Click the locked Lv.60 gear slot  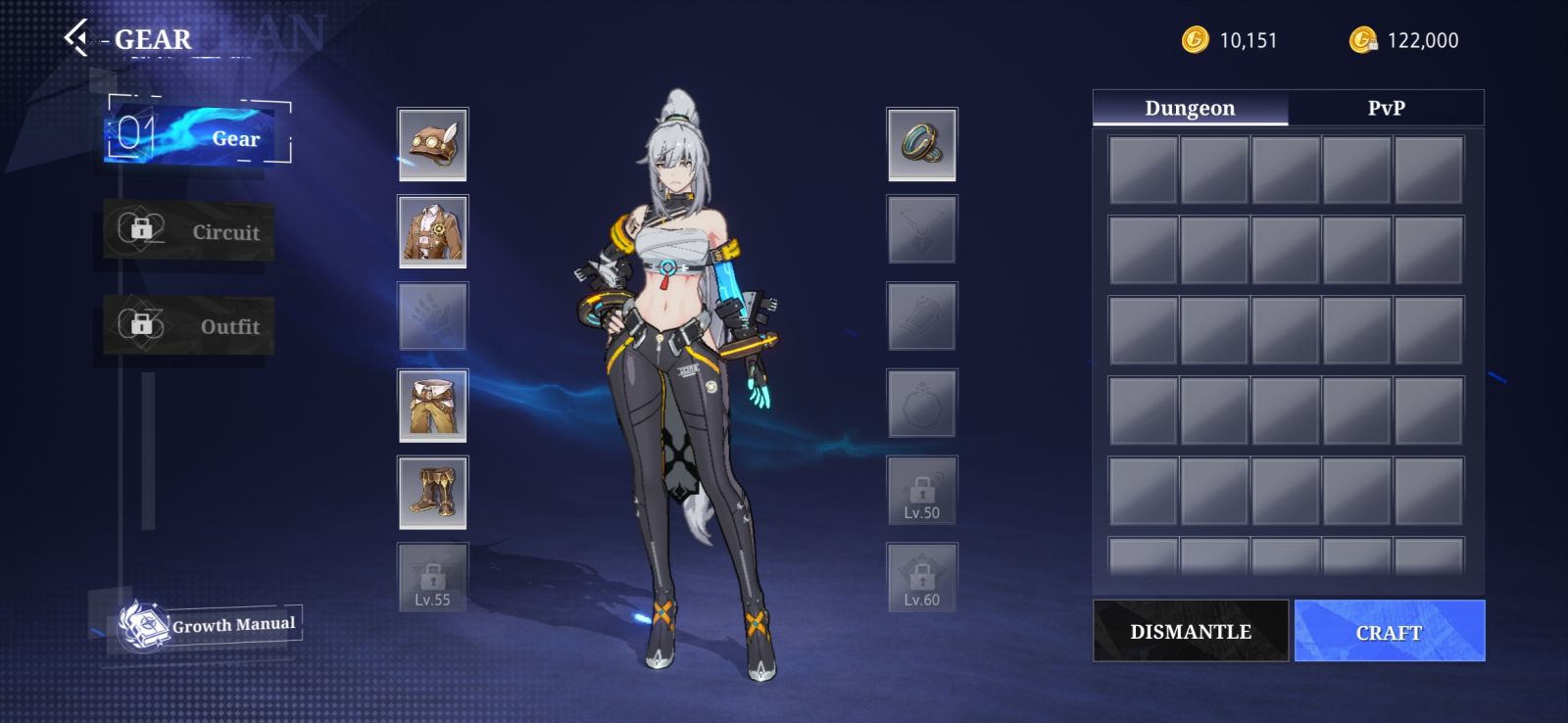pyautogui.click(x=921, y=578)
